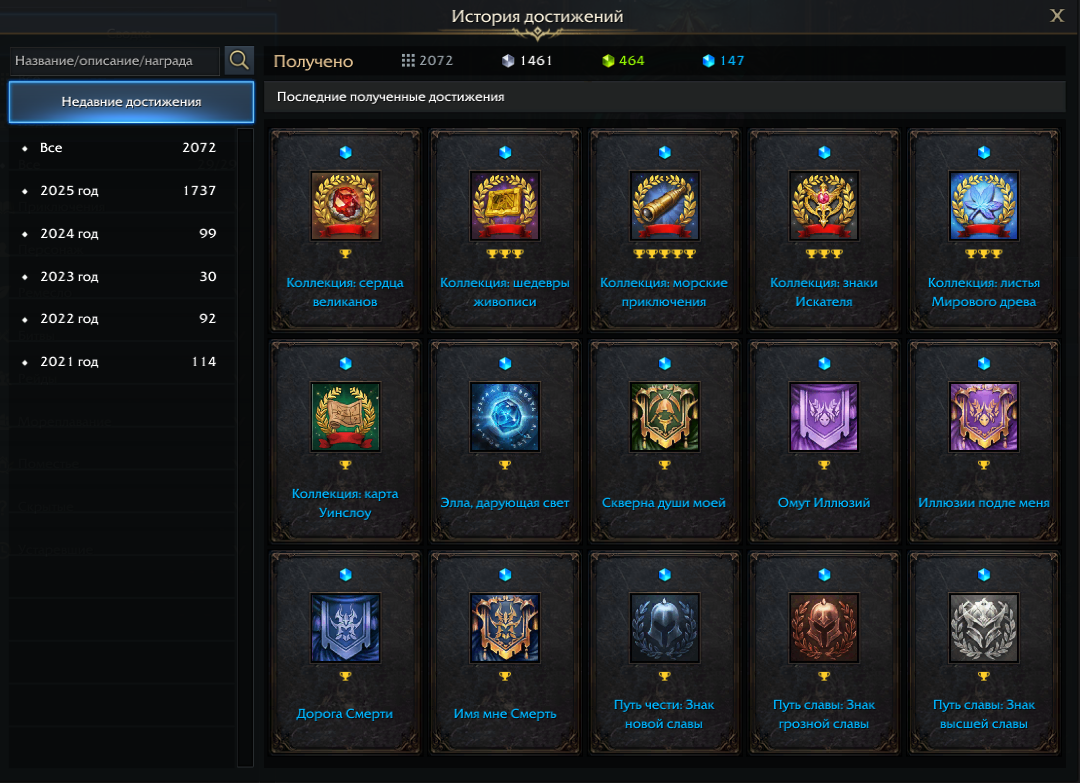Select Коллекция: шедевры живописи achievement
Viewport: 1080px width, 783px height.
click(505, 230)
